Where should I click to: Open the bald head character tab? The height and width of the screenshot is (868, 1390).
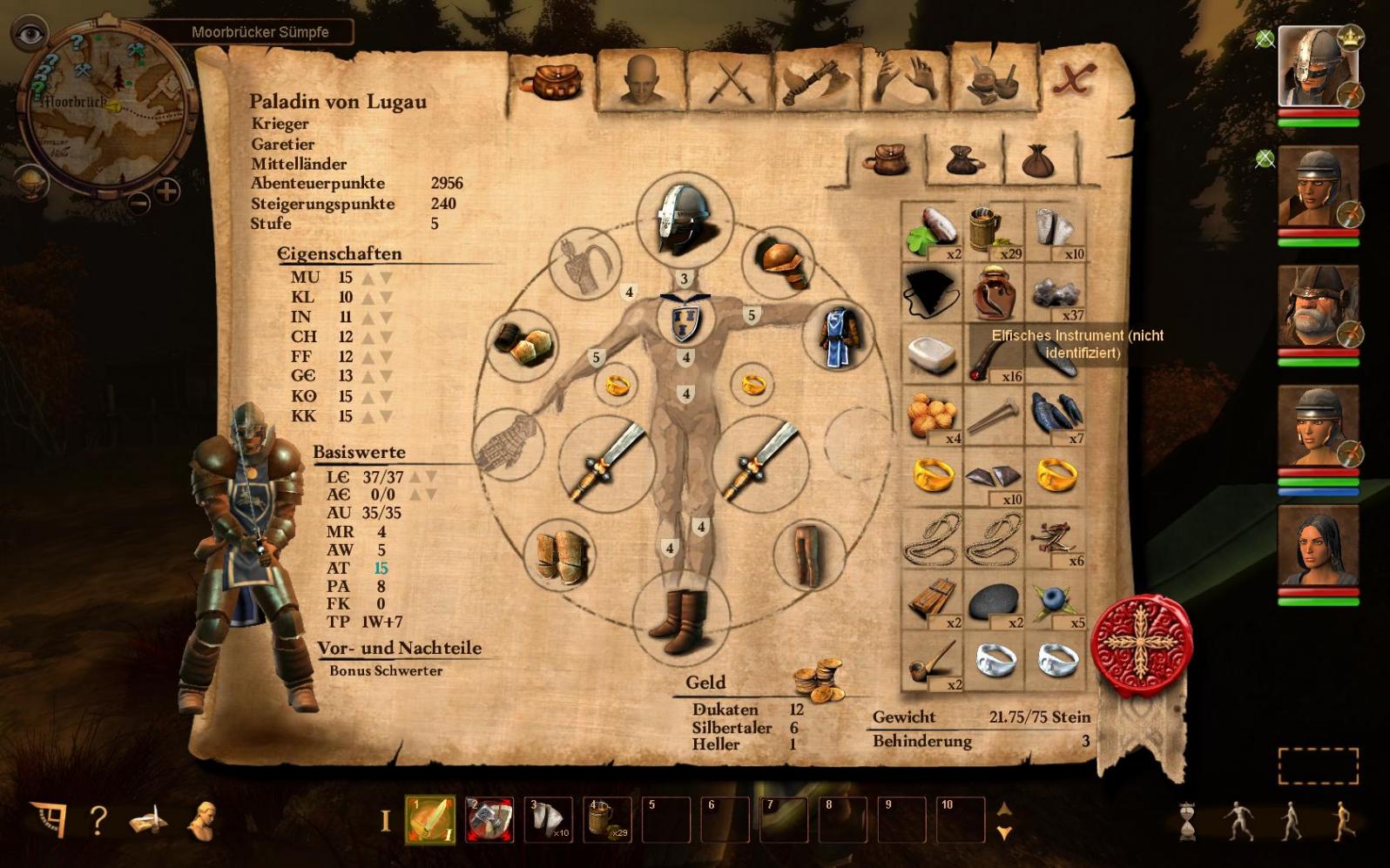pyautogui.click(x=640, y=81)
